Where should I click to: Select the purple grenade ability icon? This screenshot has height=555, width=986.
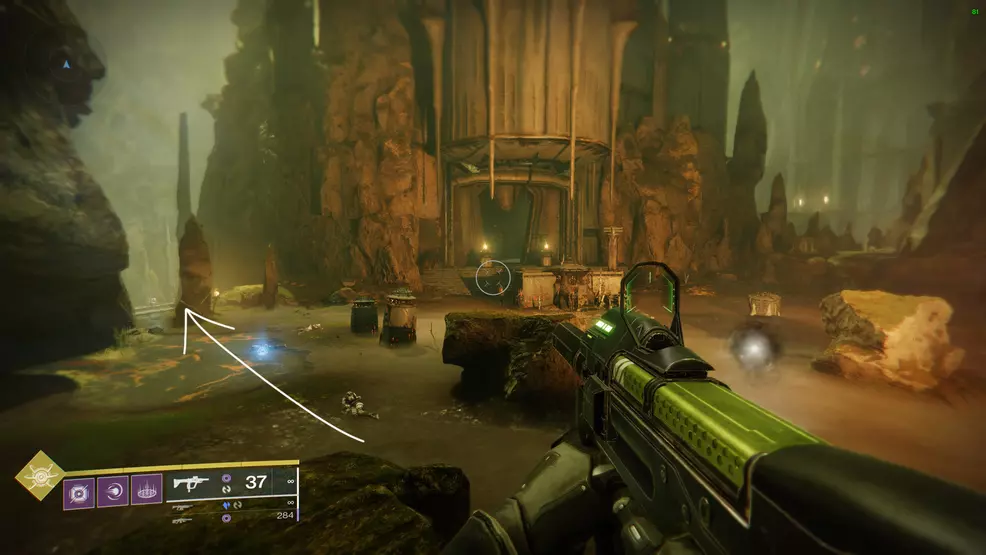click(x=79, y=492)
